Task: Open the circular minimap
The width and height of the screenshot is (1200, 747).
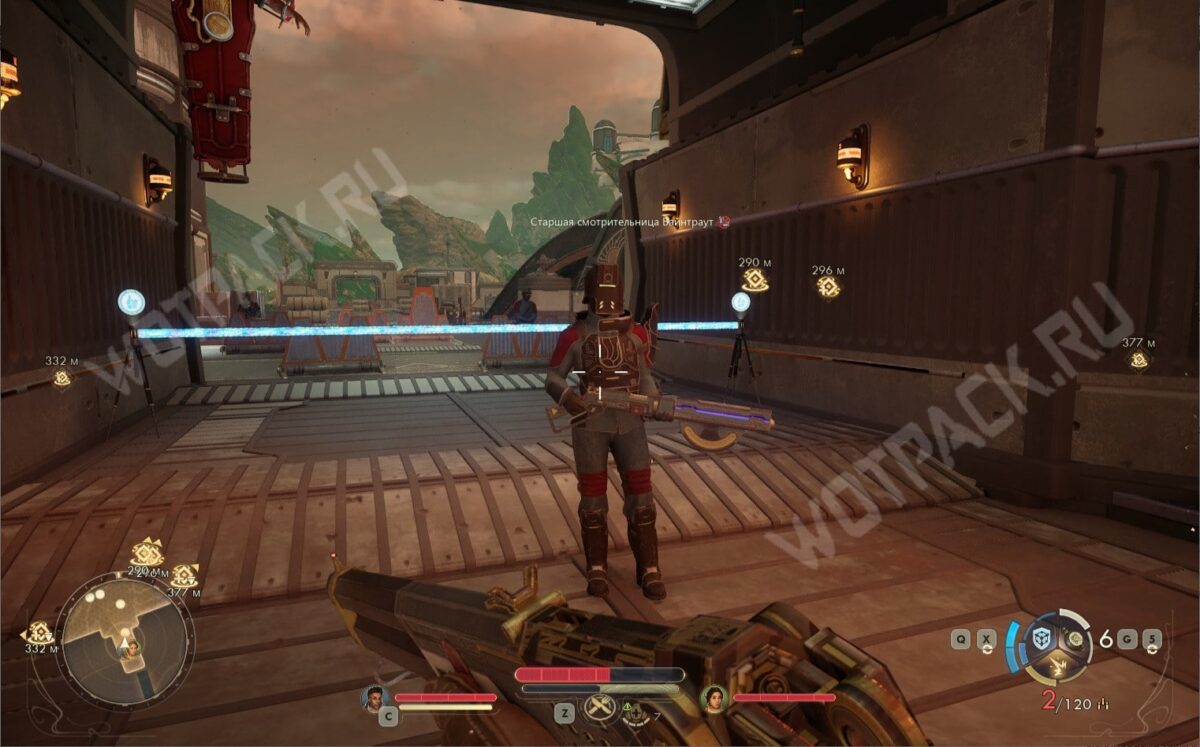Action: click(124, 641)
